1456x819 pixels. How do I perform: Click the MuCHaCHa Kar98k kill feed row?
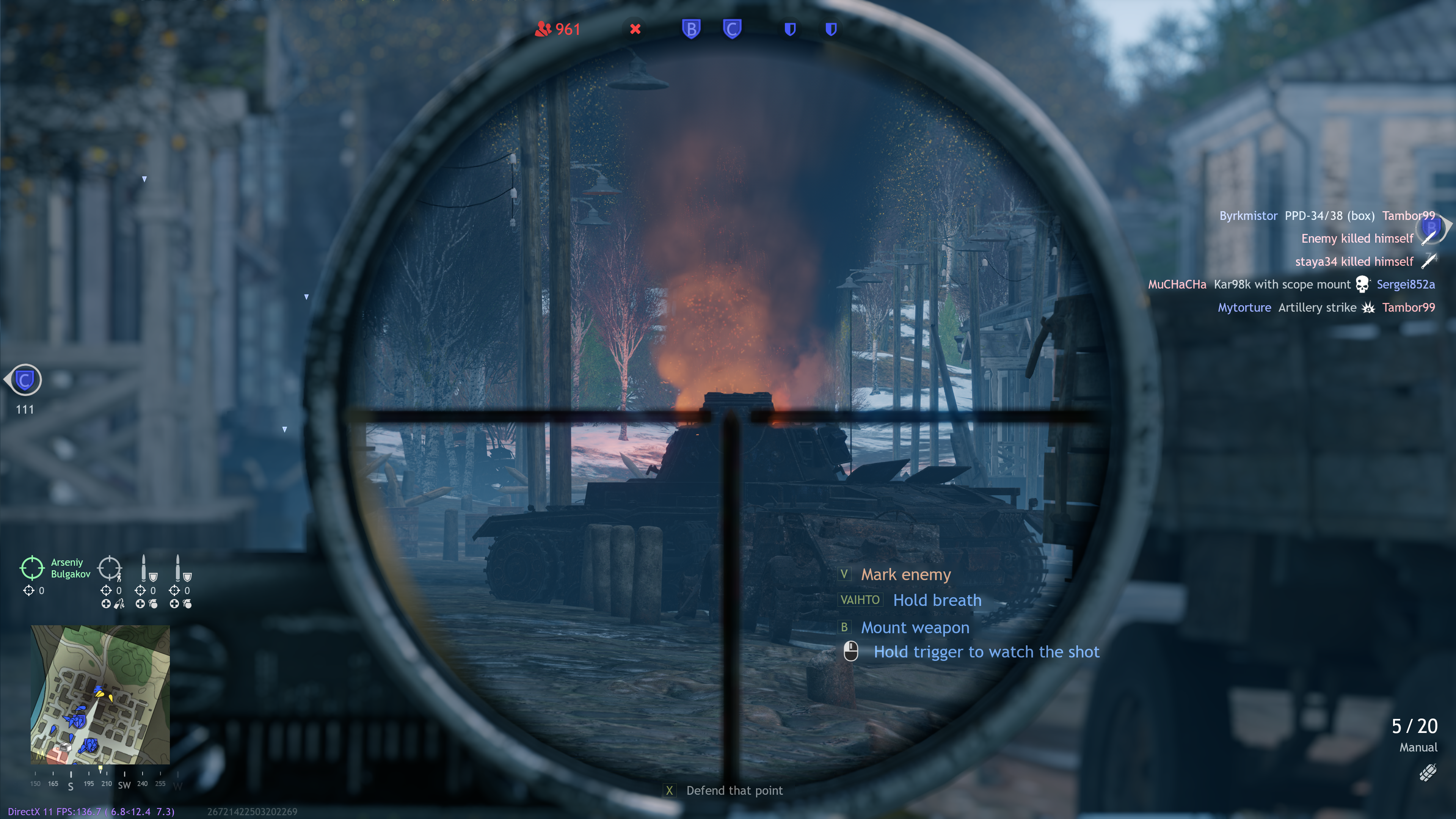click(x=1291, y=284)
